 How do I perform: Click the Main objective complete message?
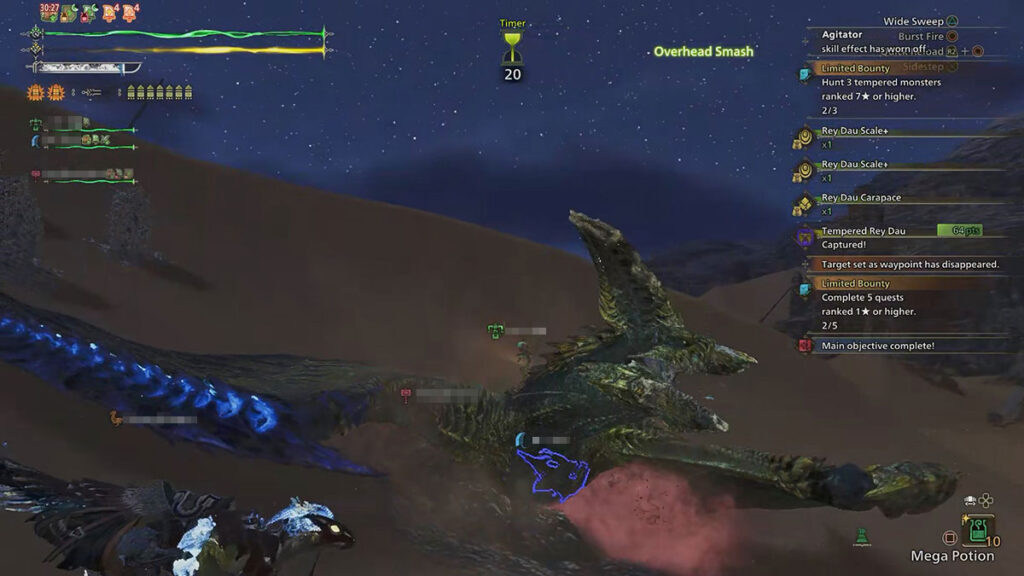pyautogui.click(x=877, y=346)
